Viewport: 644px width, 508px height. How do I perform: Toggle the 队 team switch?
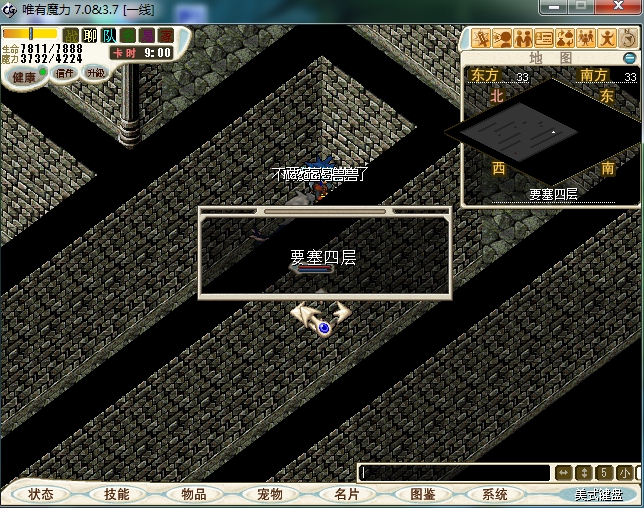109,36
